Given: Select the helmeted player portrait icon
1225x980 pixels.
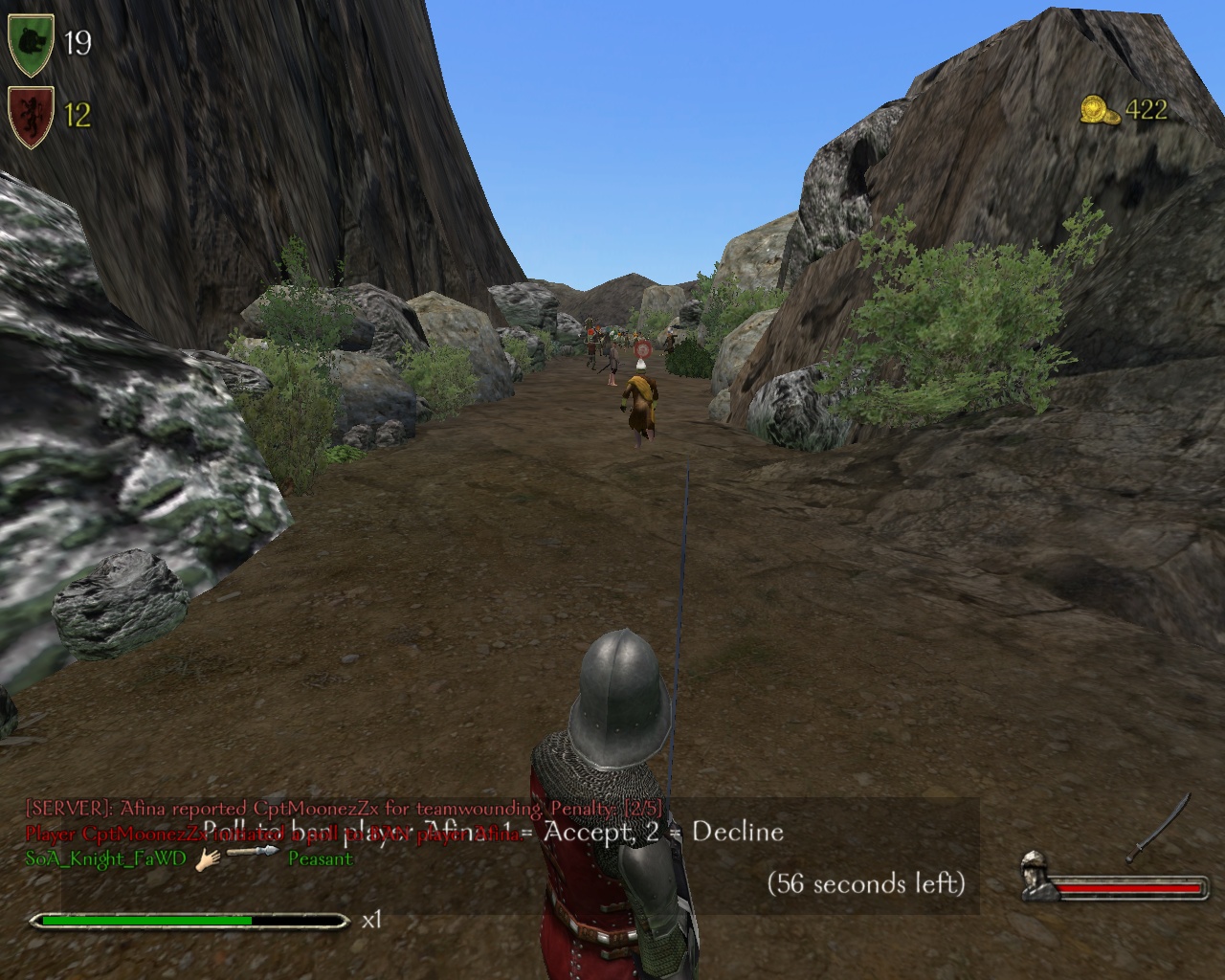Looking at the screenshot, I should click(1037, 876).
